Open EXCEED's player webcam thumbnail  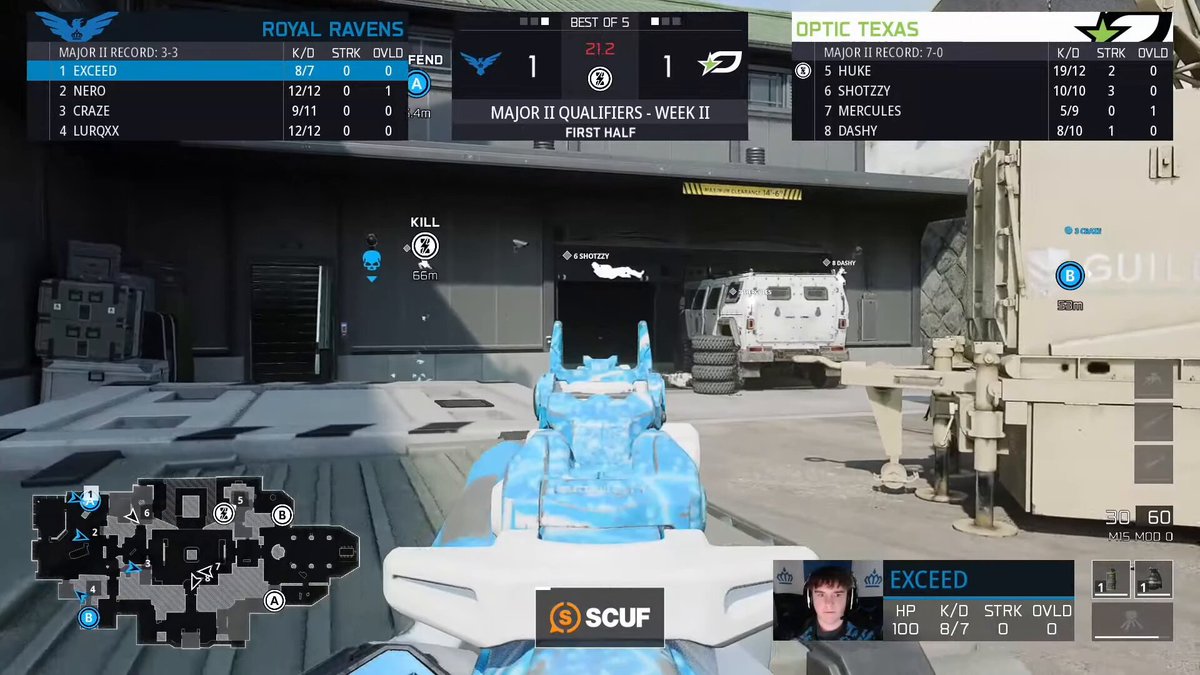pyautogui.click(x=825, y=600)
